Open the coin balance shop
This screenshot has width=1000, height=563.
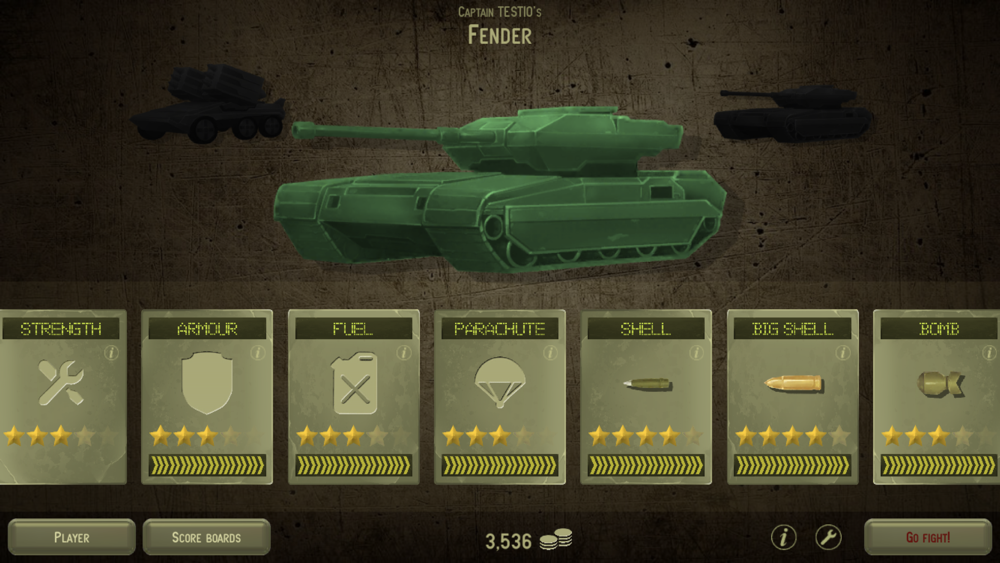click(x=528, y=541)
